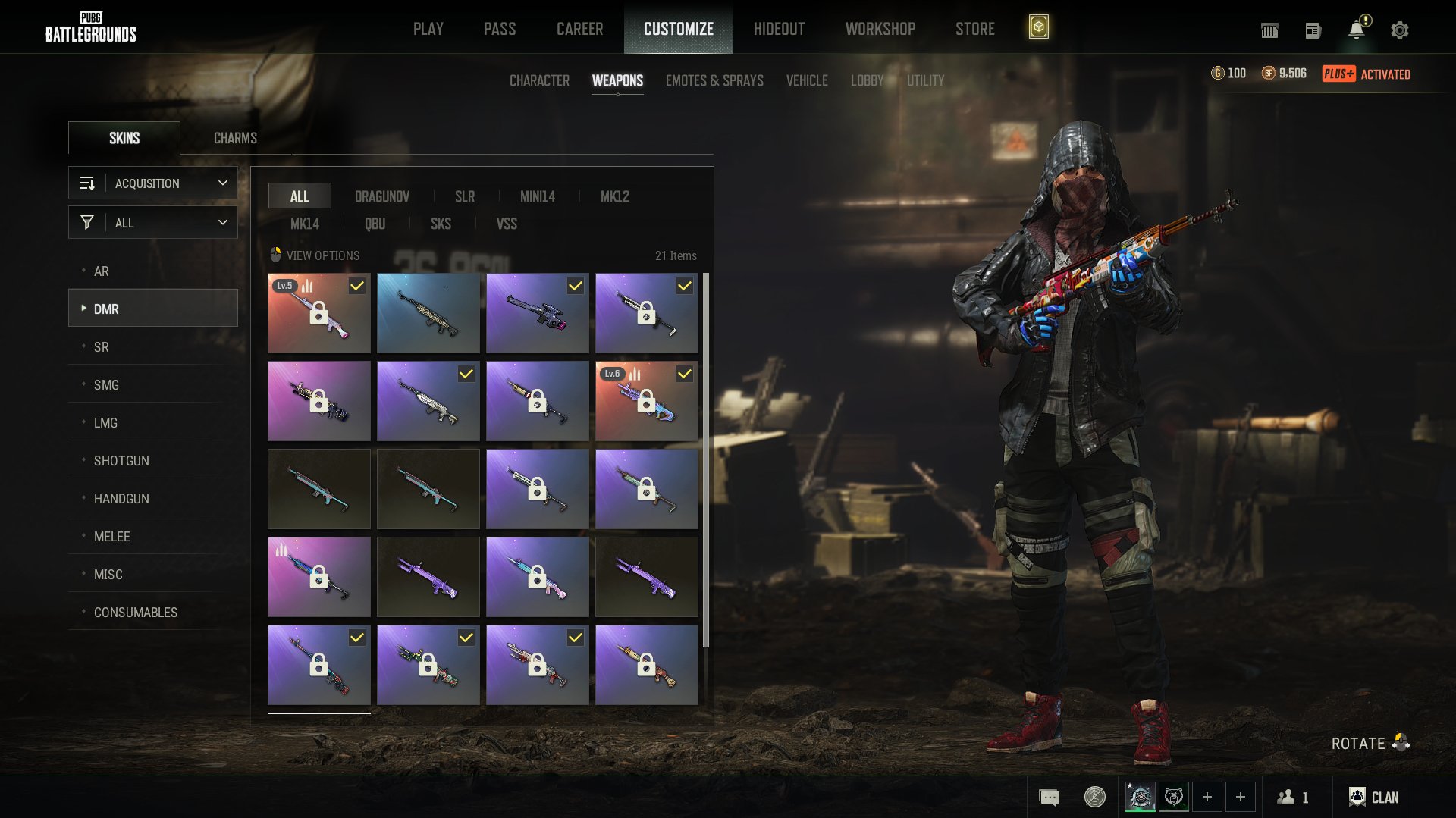Choose the SR weapon category
This screenshot has height=818, width=1456.
(x=102, y=347)
